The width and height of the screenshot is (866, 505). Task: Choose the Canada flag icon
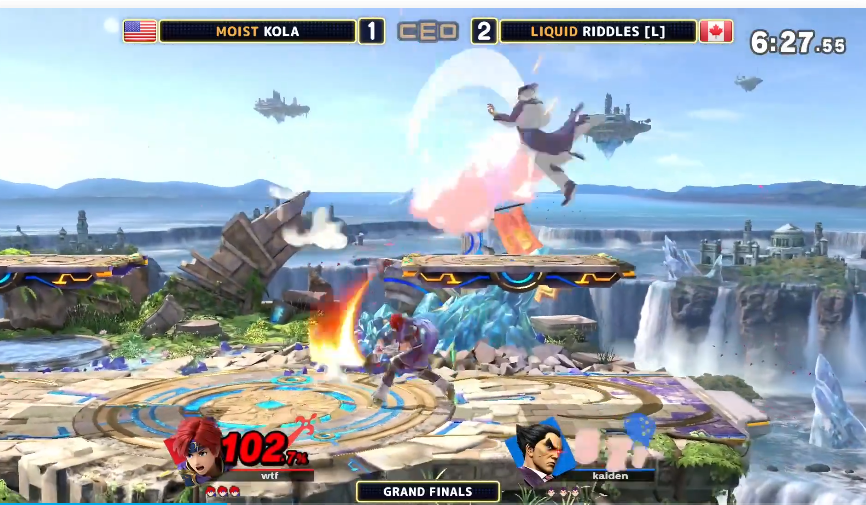coord(716,31)
